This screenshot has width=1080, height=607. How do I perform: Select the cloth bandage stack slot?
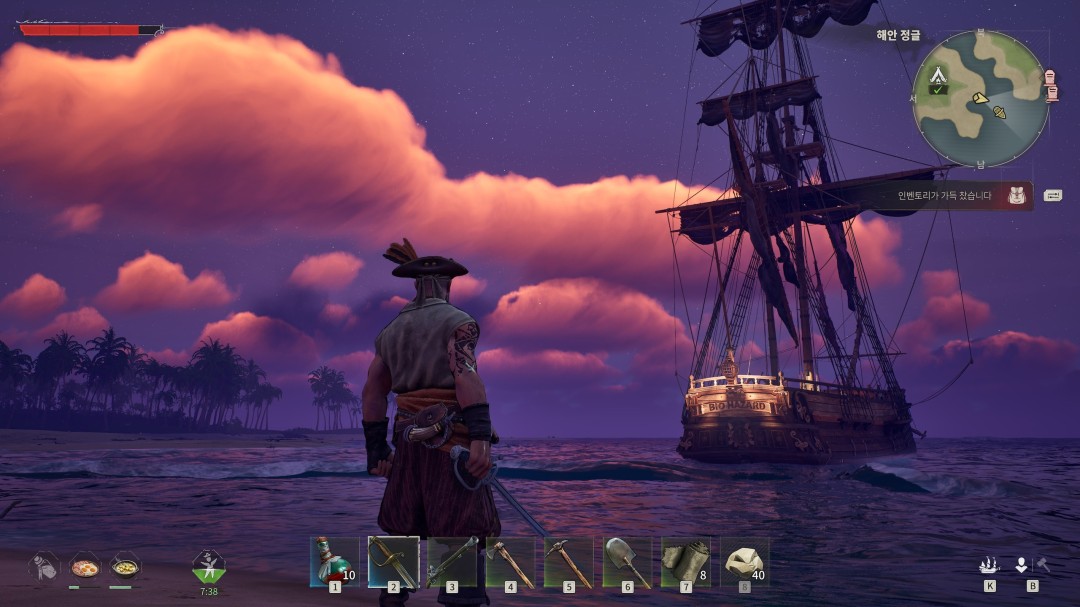coord(686,561)
